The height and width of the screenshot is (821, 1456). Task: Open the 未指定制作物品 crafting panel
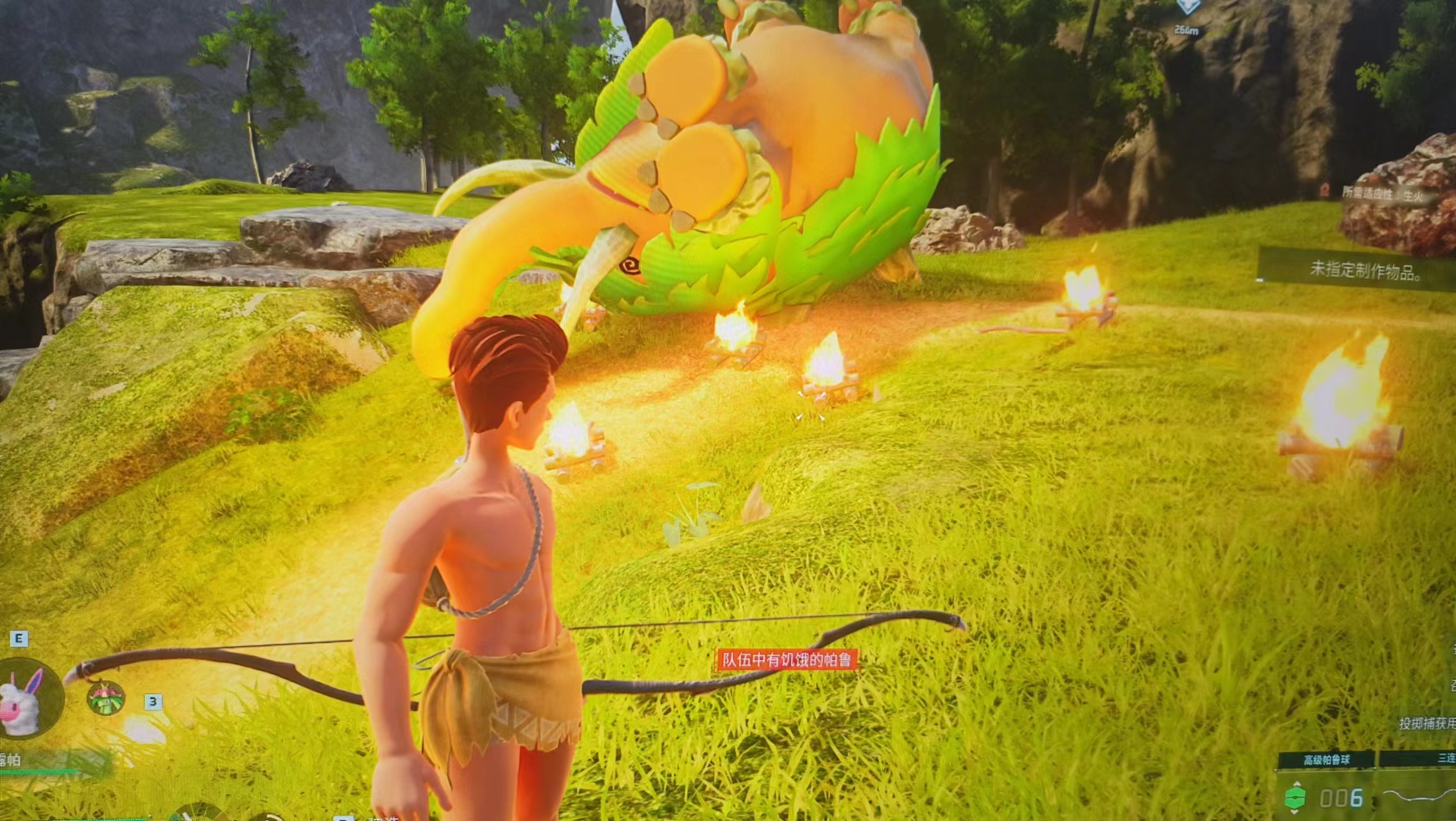[1364, 271]
